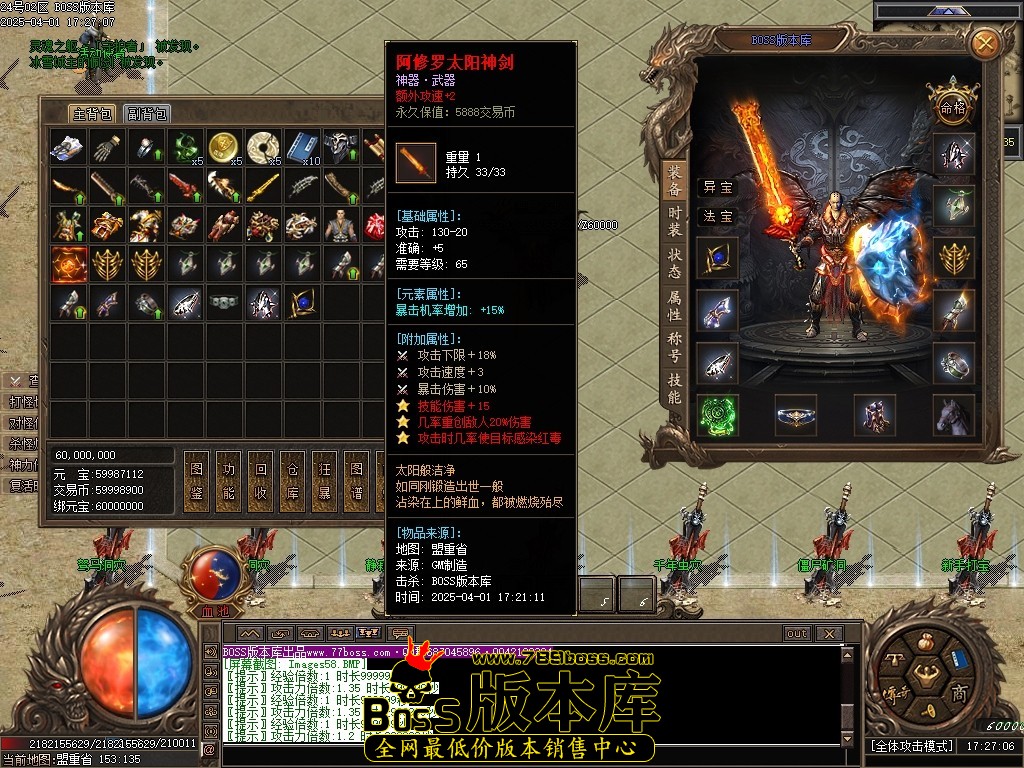
Task: Switch to the 状态 status tab
Action: [x=675, y=262]
